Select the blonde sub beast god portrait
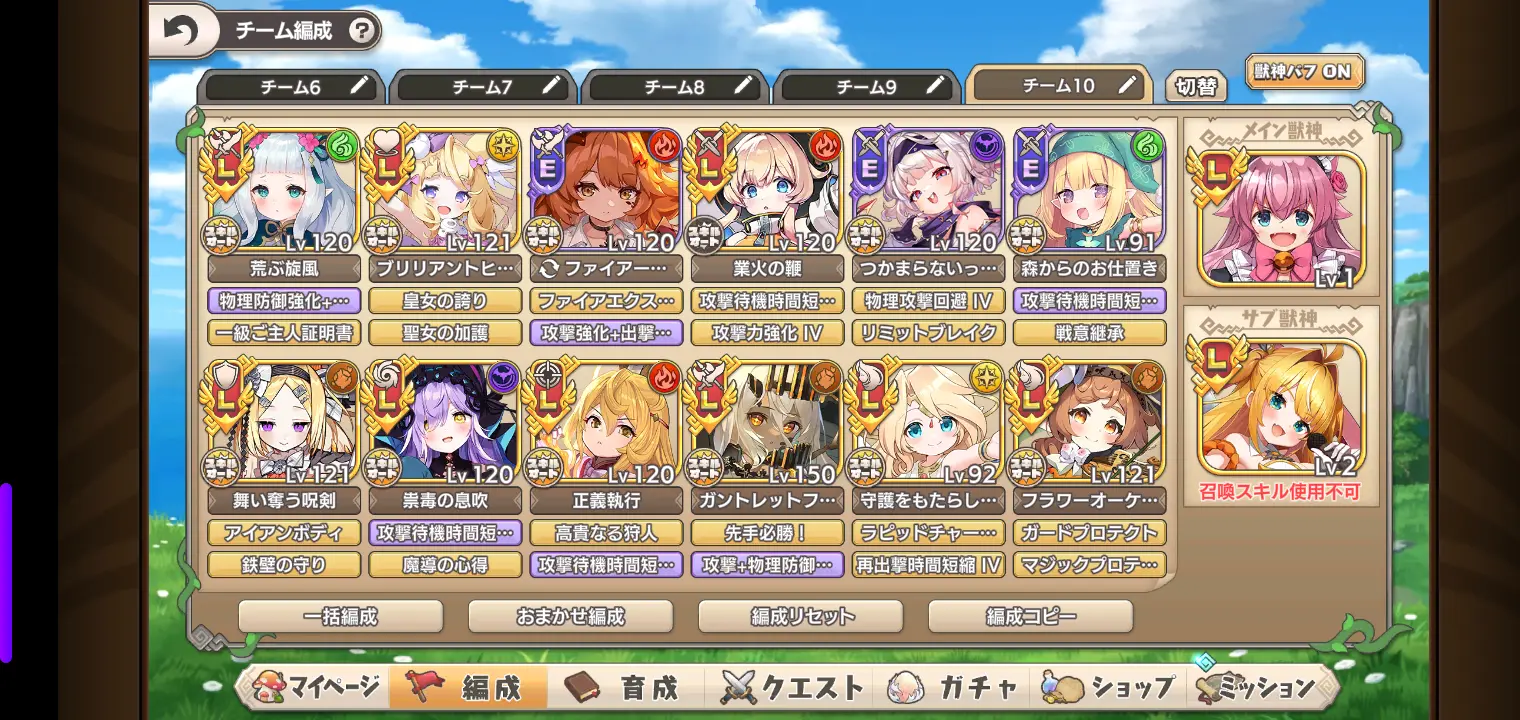The height and width of the screenshot is (720, 1520). click(x=1281, y=407)
